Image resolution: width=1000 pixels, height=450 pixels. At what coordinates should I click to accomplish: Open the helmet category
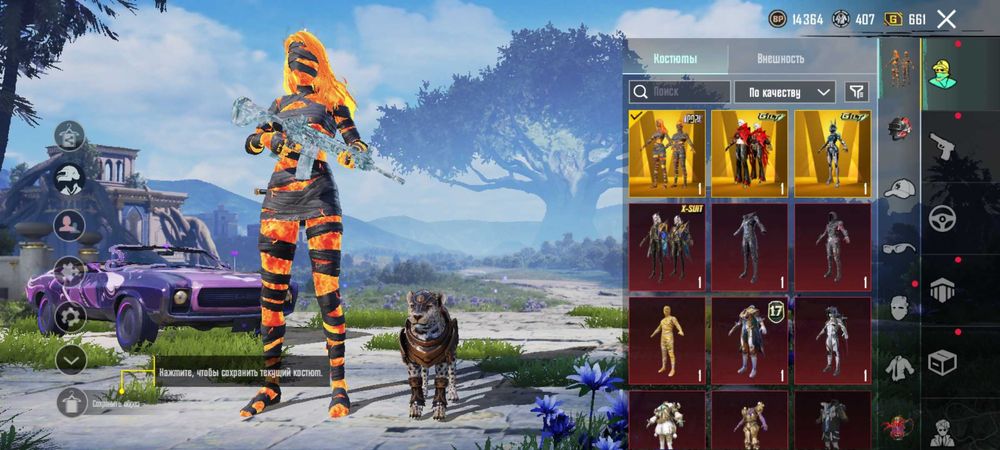tap(900, 128)
